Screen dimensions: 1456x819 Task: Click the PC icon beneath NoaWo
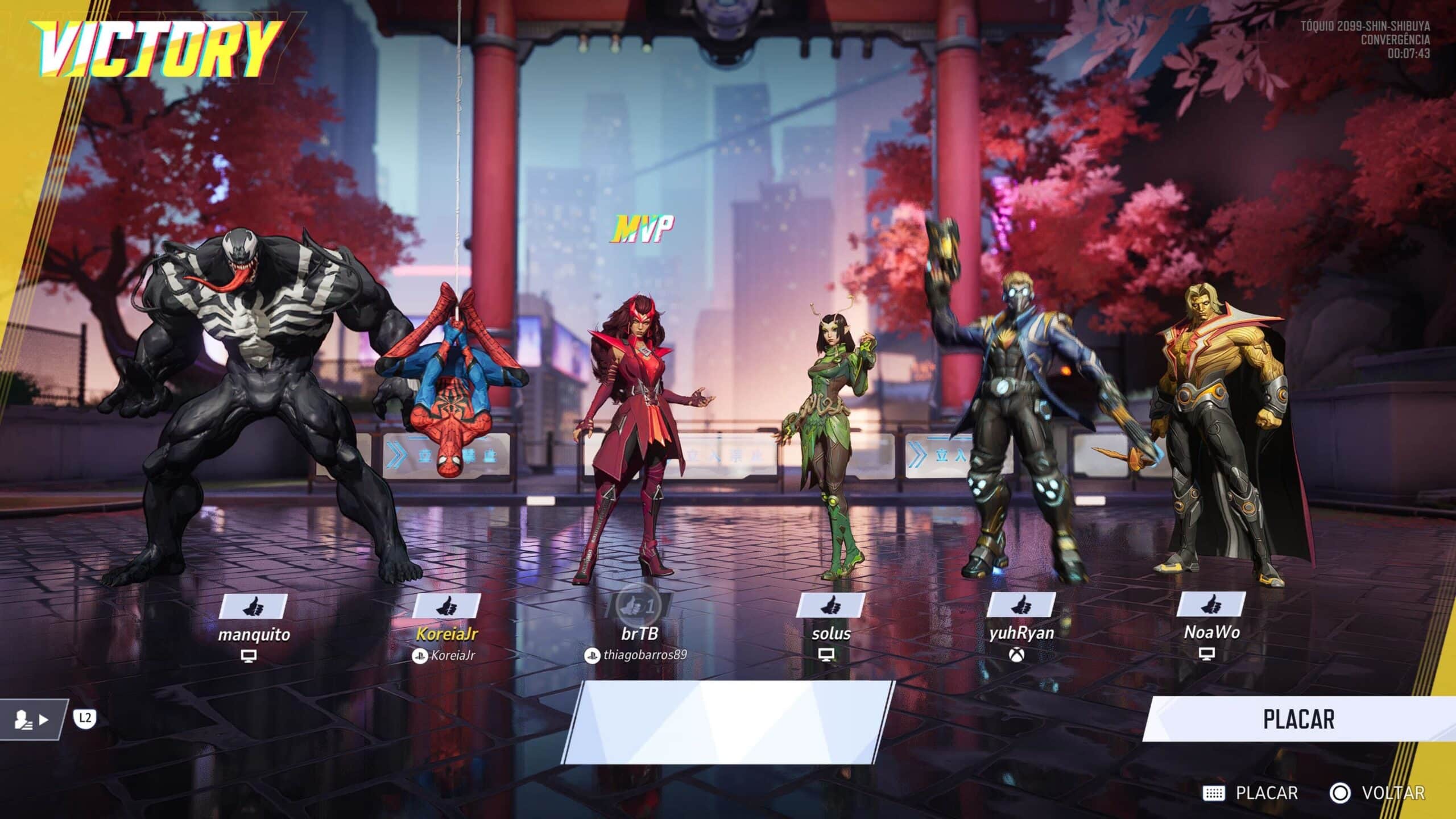coord(1208,654)
